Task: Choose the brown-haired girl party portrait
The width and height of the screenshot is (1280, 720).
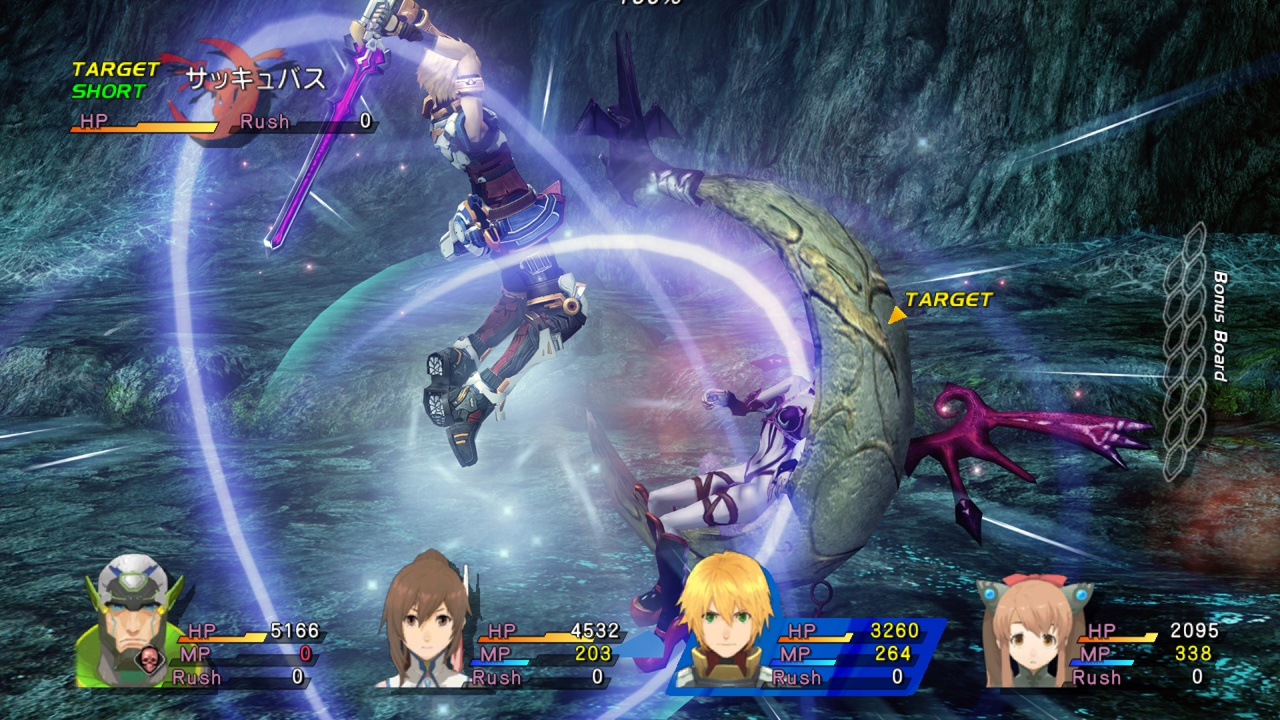Action: click(424, 622)
